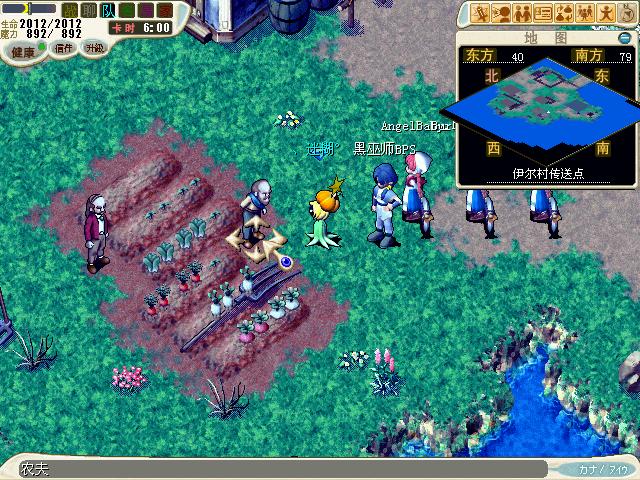Select the crossed-sword duel action icon
Viewport: 640px width, 480px height.
[481, 13]
